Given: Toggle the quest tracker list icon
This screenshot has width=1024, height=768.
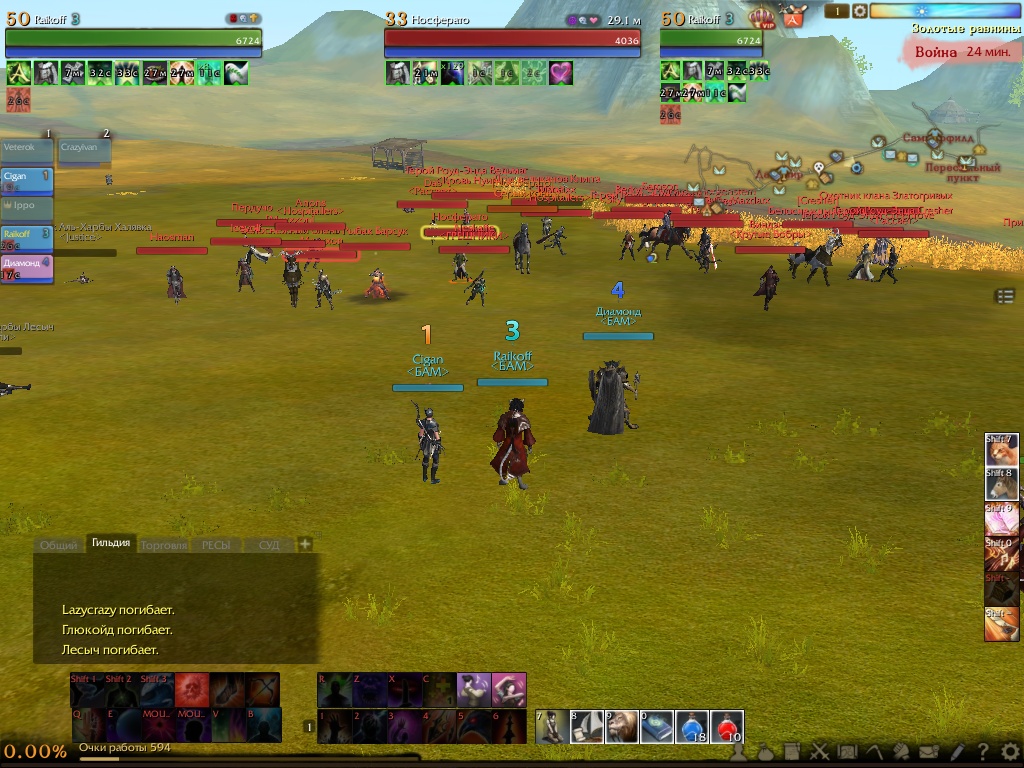Looking at the screenshot, I should (x=1005, y=296).
